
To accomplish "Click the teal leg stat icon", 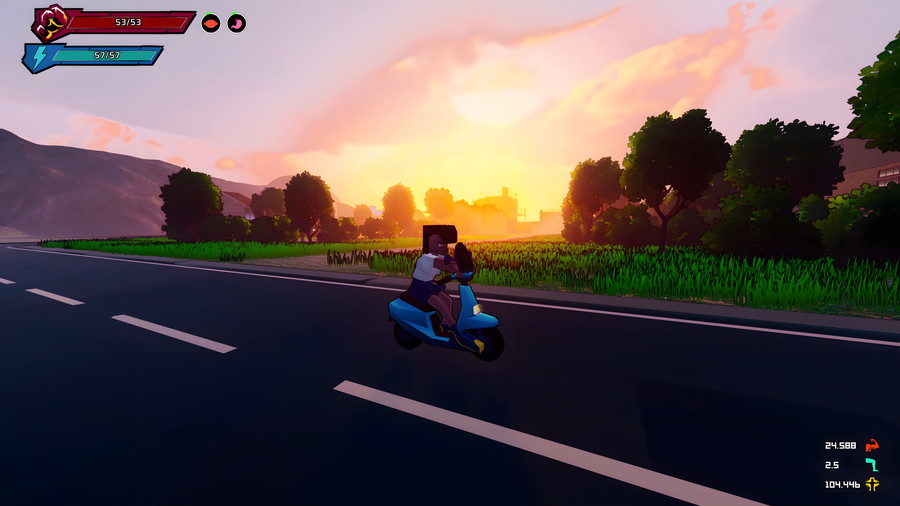I will click(872, 465).
